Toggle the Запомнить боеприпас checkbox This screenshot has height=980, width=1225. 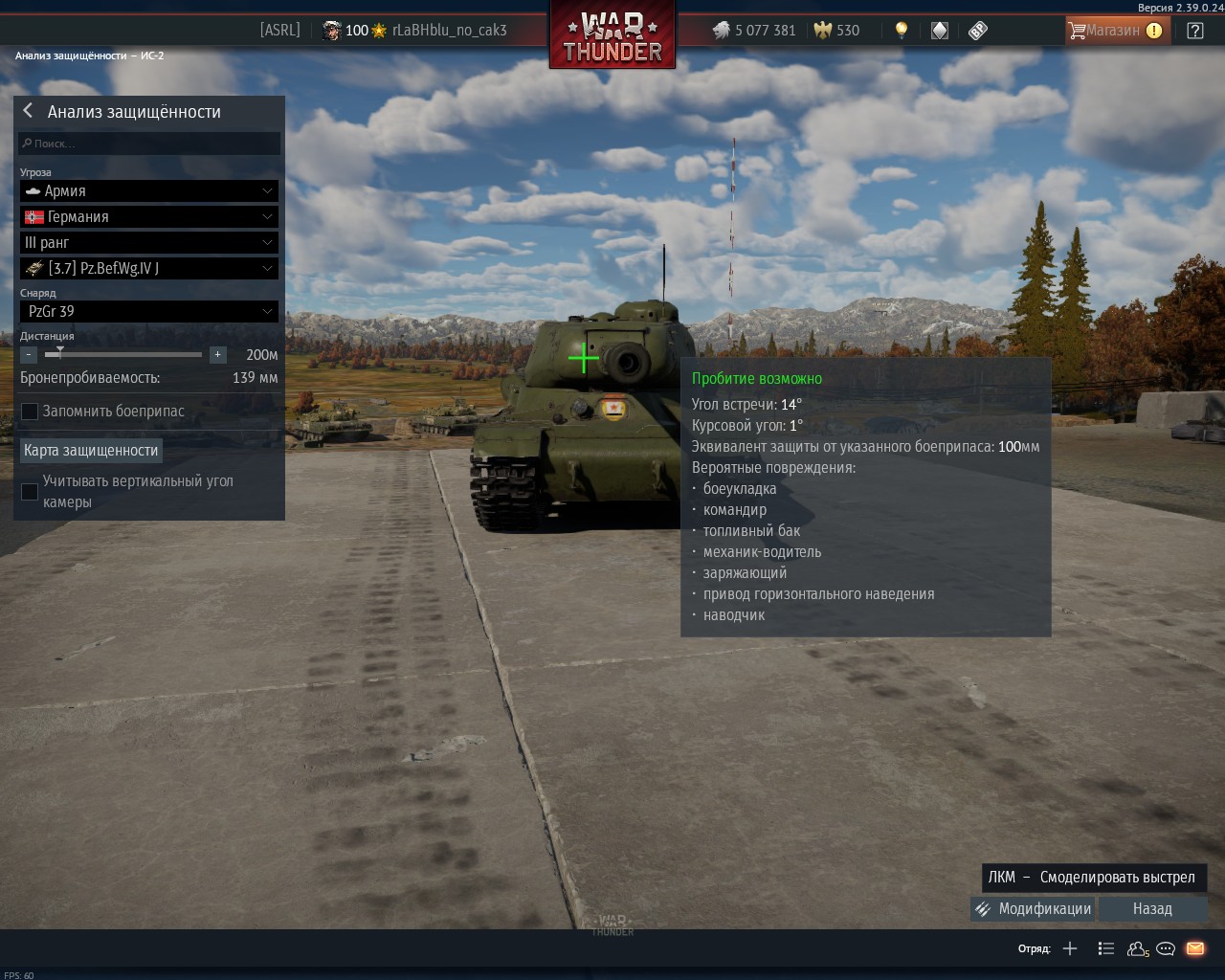31,412
